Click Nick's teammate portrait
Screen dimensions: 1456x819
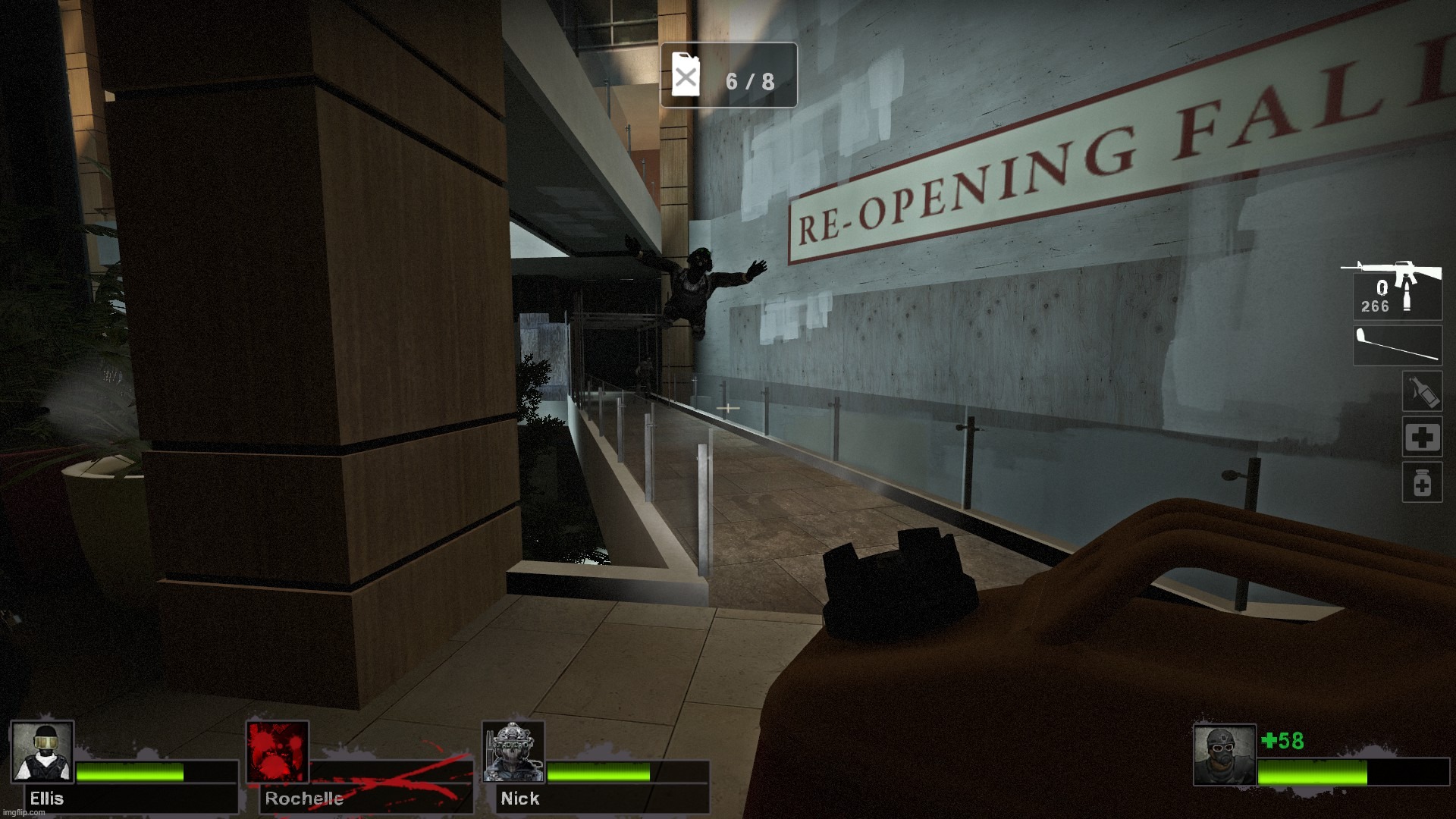point(513,752)
